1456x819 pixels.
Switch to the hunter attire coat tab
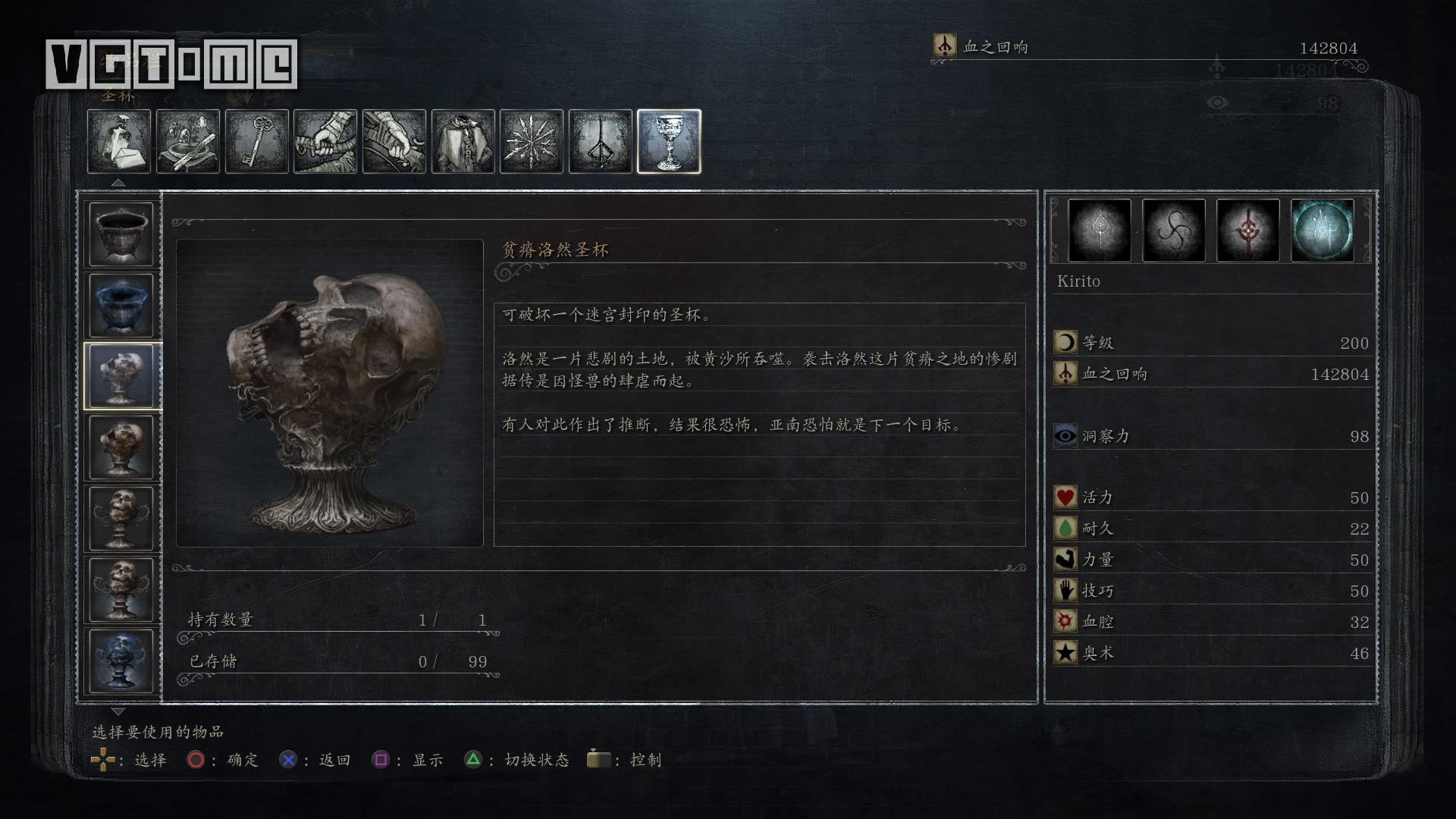(463, 142)
